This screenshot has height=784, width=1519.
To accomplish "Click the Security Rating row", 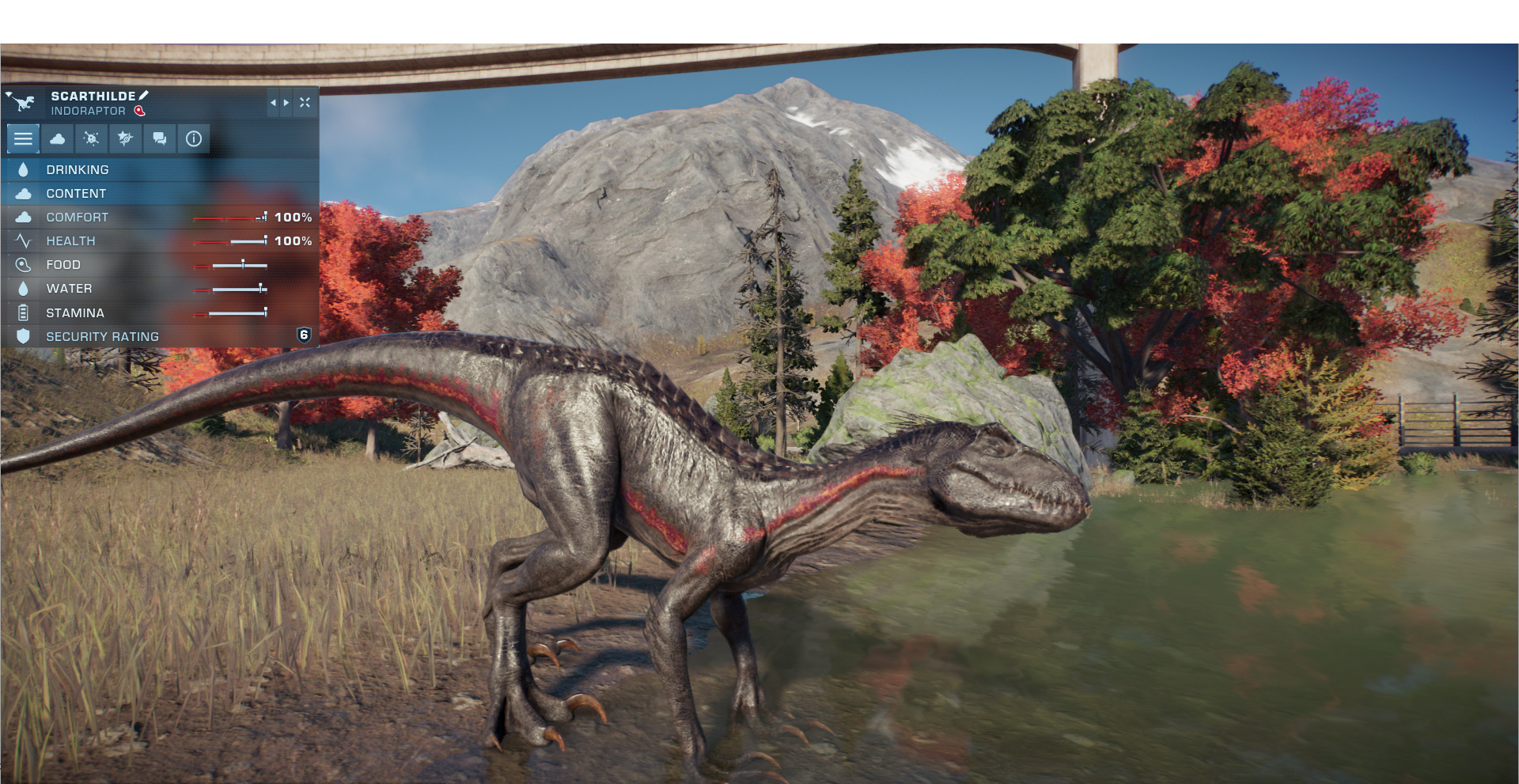I will pyautogui.click(x=158, y=336).
